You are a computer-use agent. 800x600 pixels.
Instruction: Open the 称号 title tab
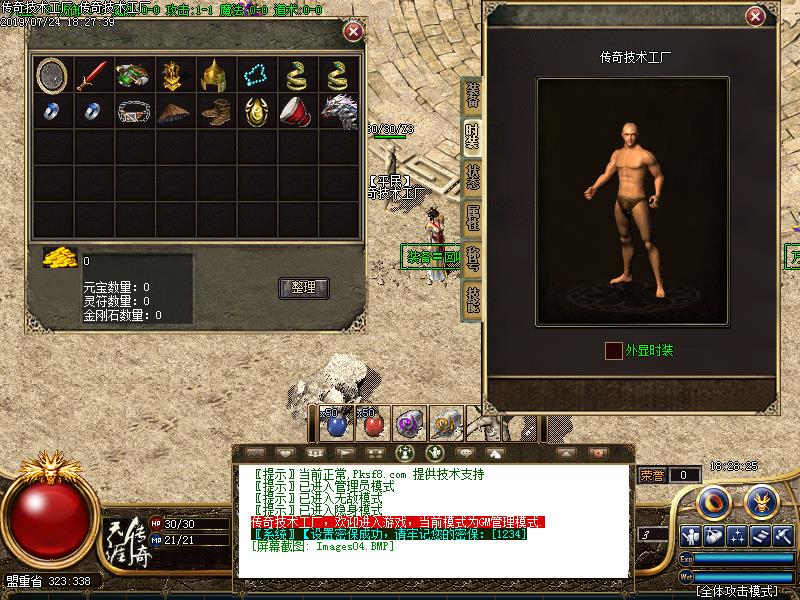(472, 259)
